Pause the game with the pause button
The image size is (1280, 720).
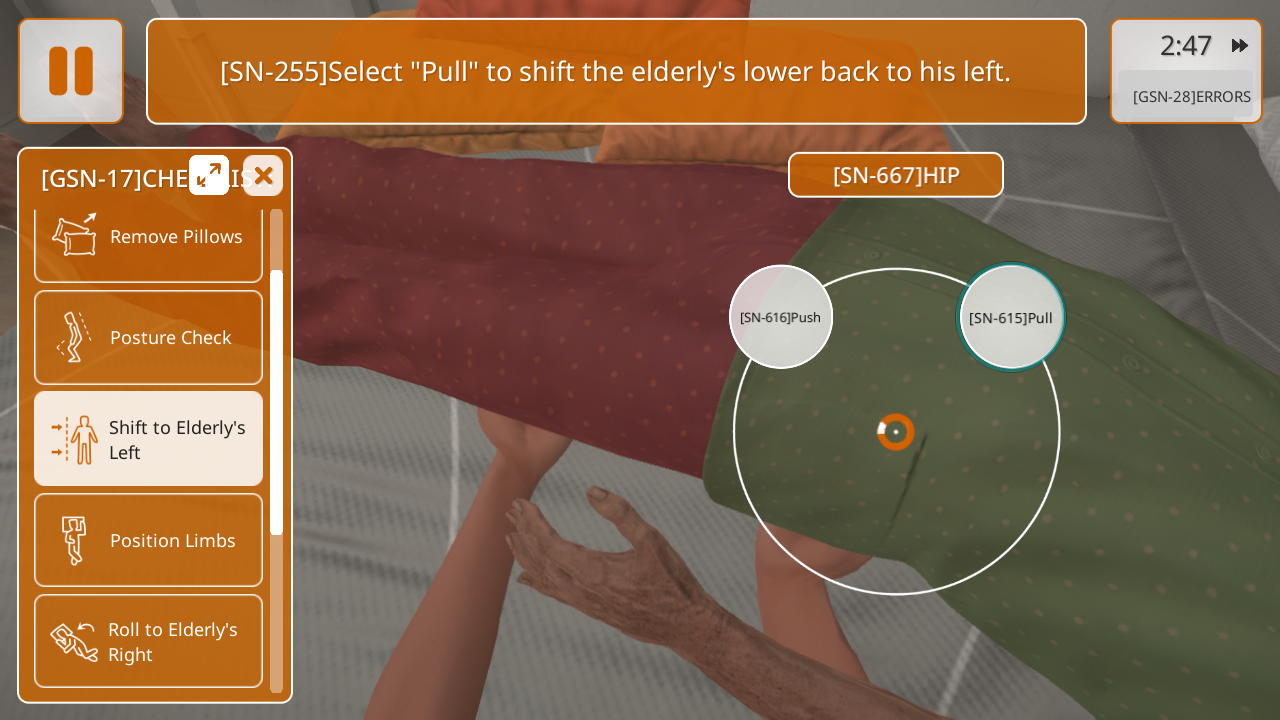tap(71, 71)
